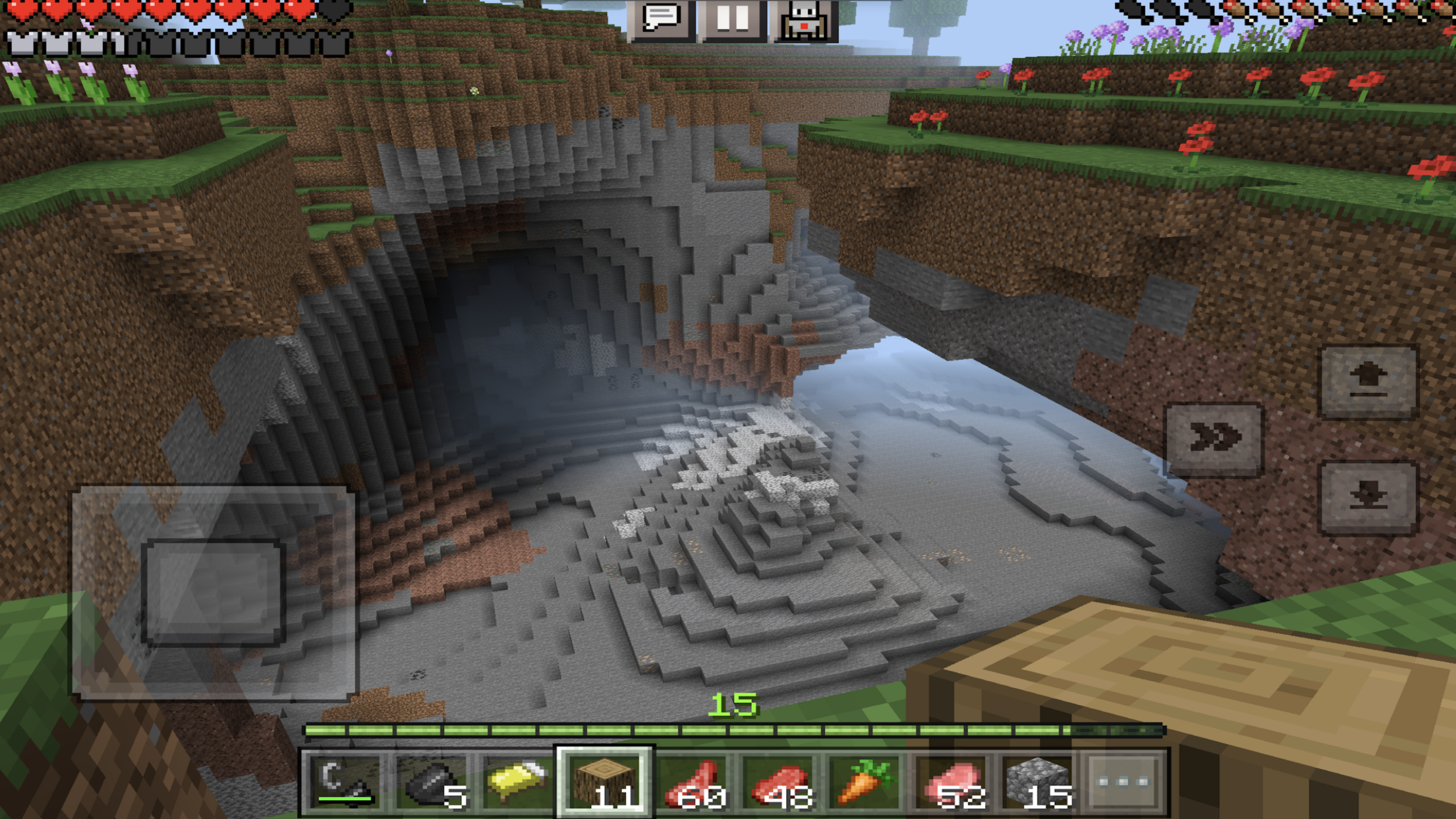
Task: Pause the game with the pause button
Action: coord(733,20)
